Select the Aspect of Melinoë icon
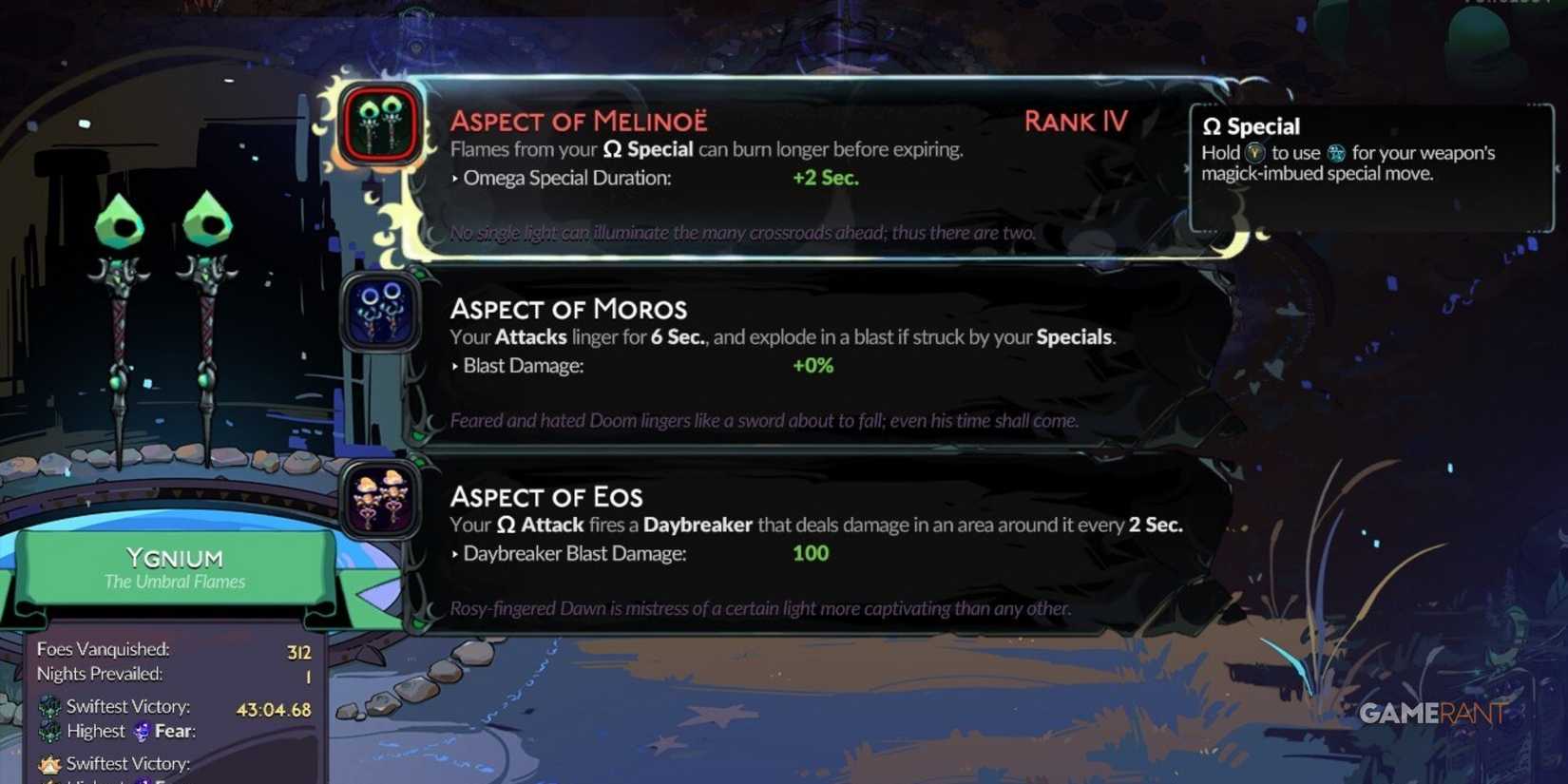Screen dimensions: 1568x784 point(379,124)
